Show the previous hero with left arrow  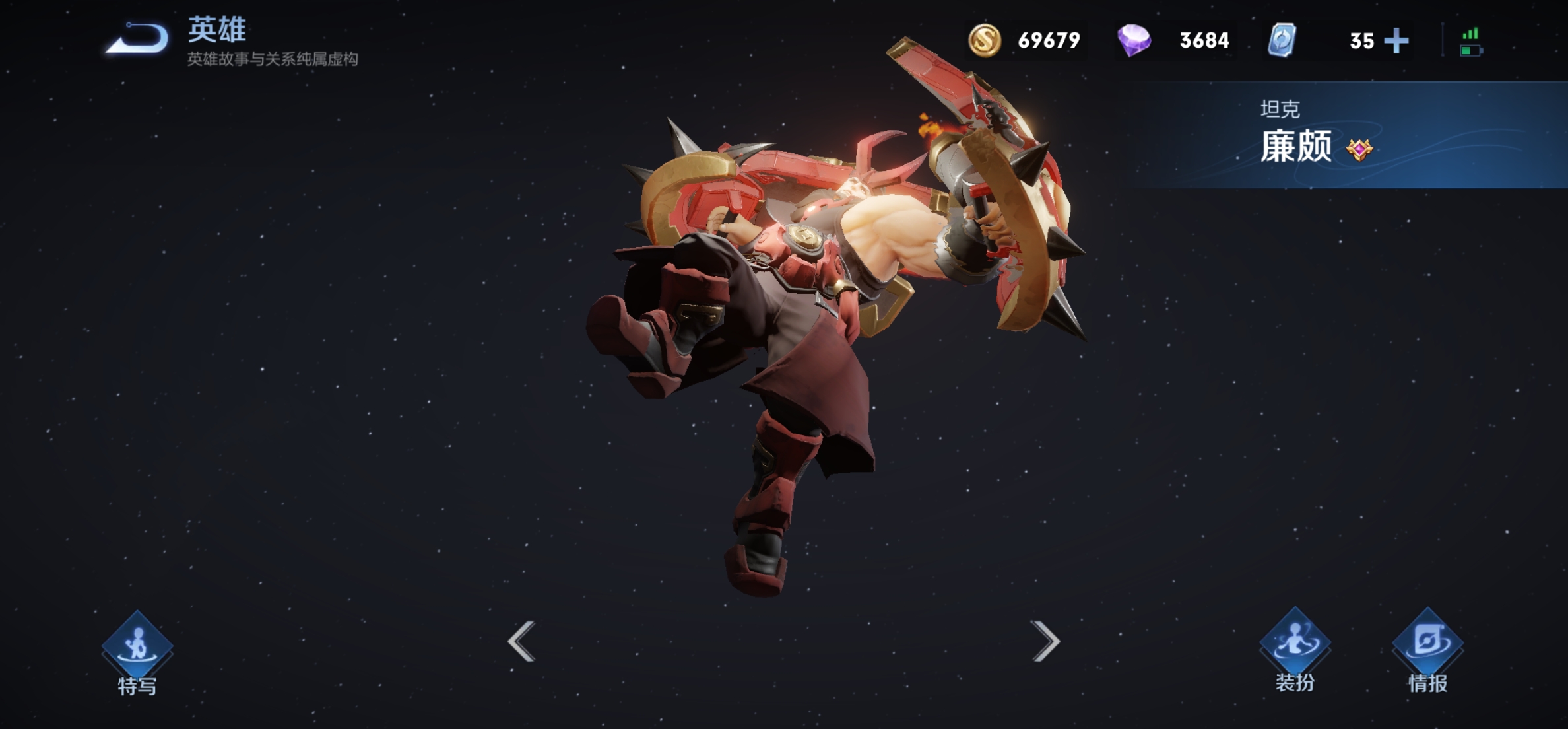[521, 641]
